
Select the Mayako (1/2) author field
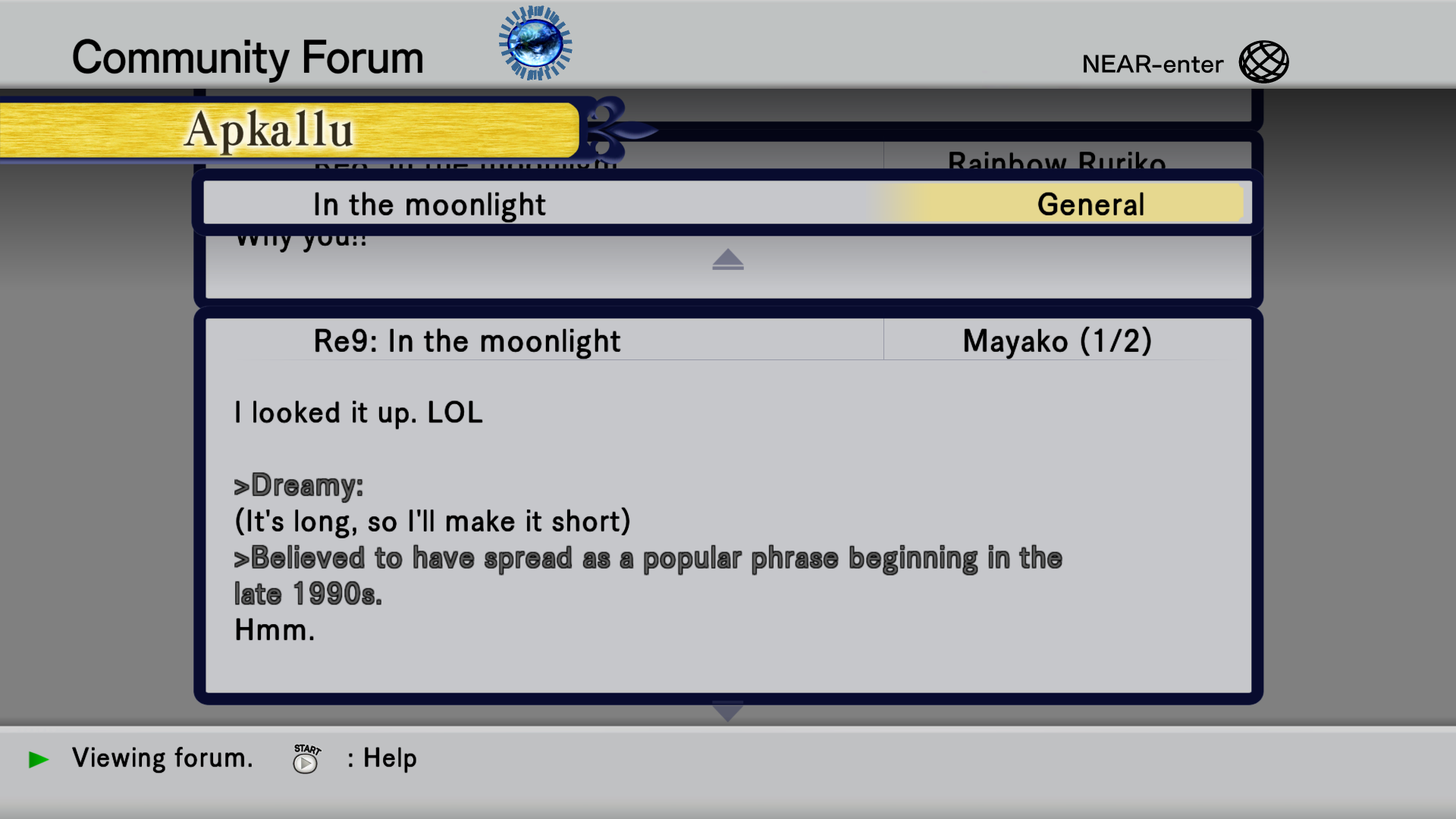coord(1057,341)
